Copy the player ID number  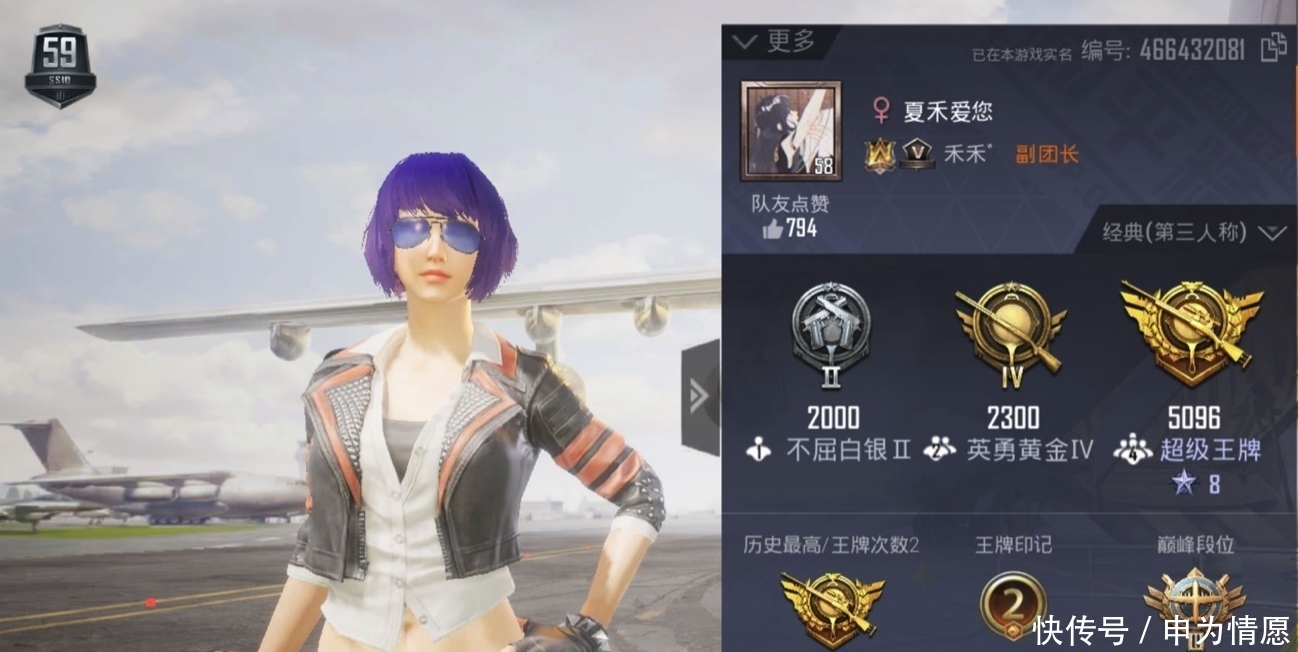click(1272, 48)
